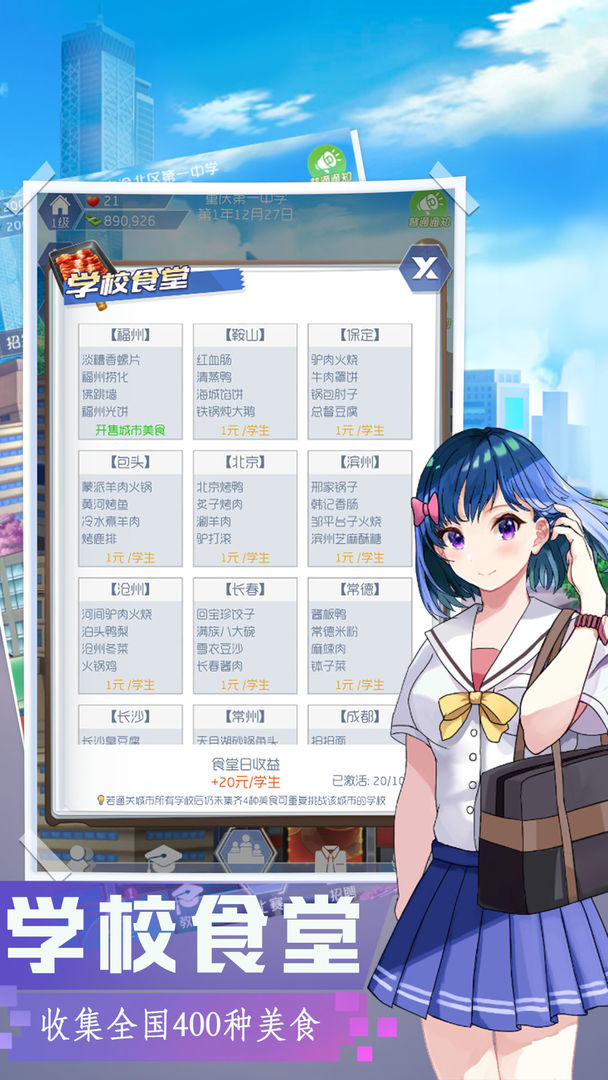608x1080 pixels.
Task: Select the 包头 city food card
Action: (130, 507)
